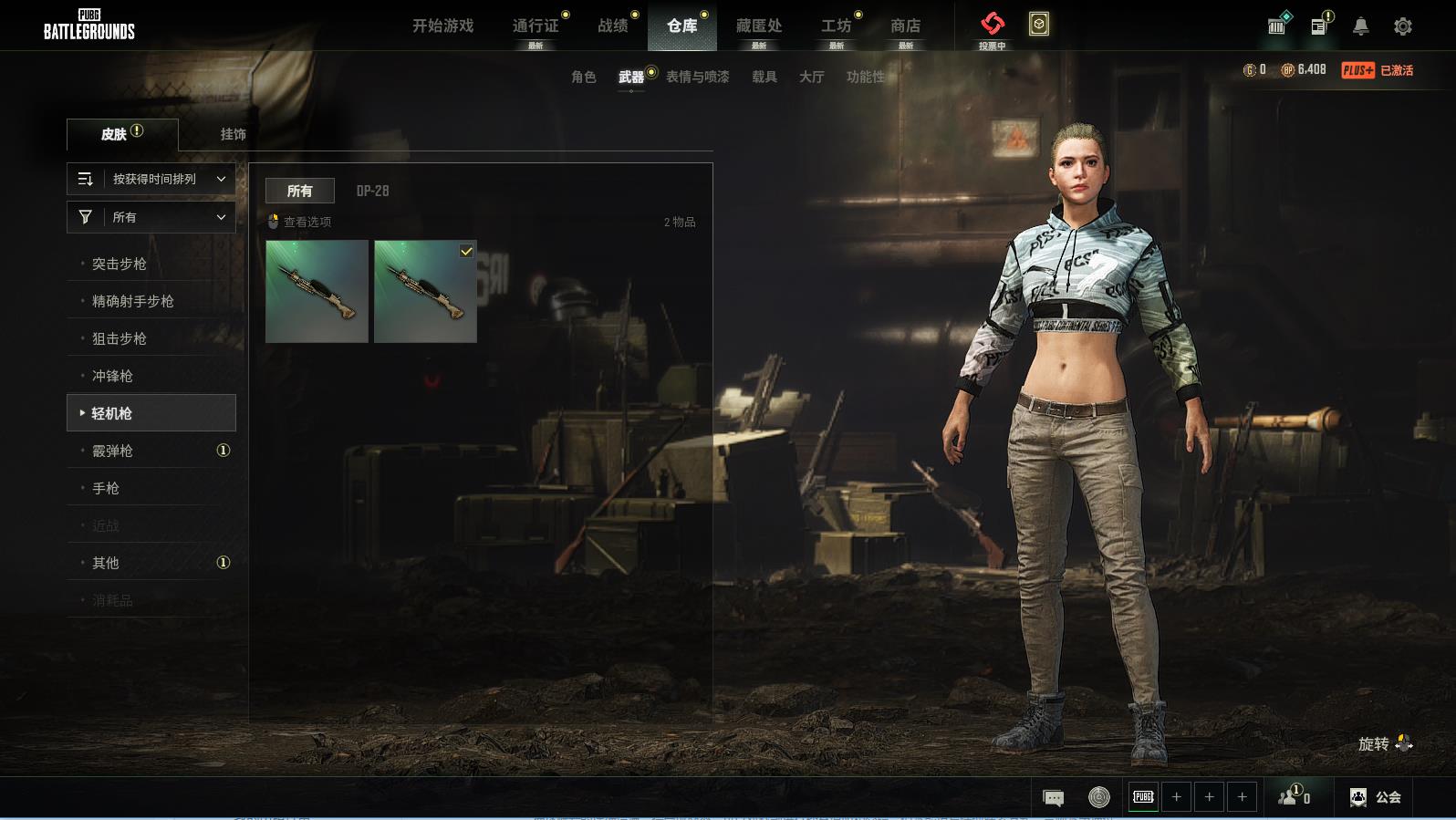
Task: Expand the 按获得时间排列 sort dropdown
Action: [151, 179]
